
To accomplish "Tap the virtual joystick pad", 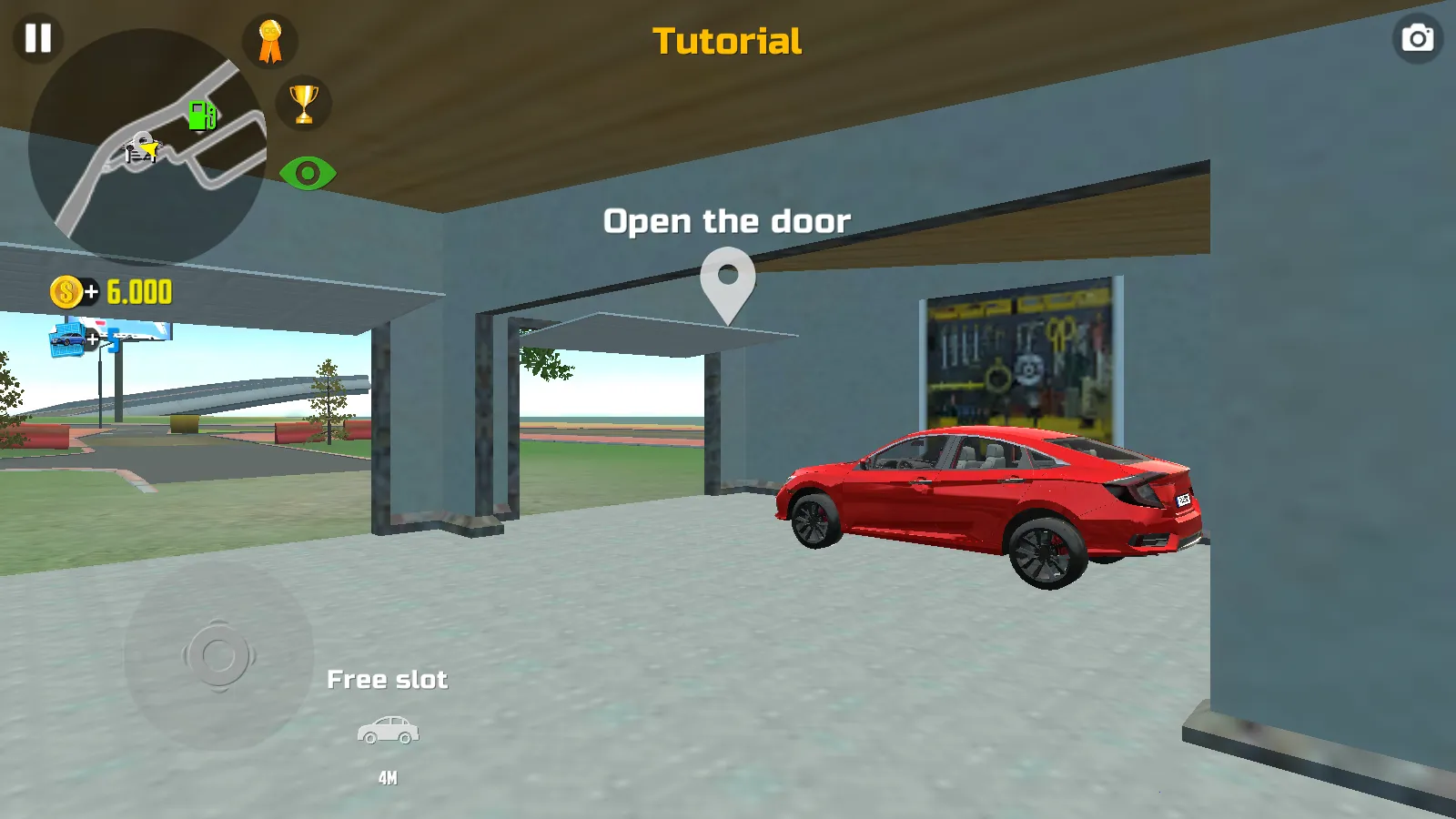I will tap(218, 655).
